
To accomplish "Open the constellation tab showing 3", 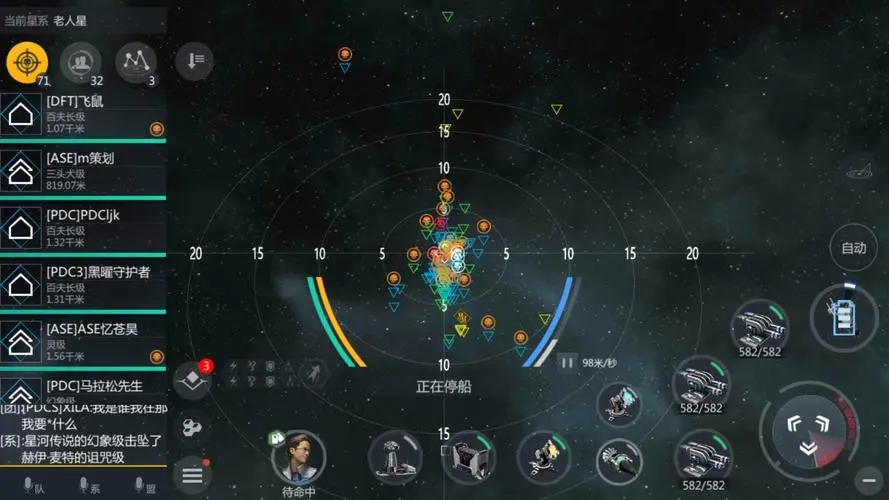I will point(135,63).
